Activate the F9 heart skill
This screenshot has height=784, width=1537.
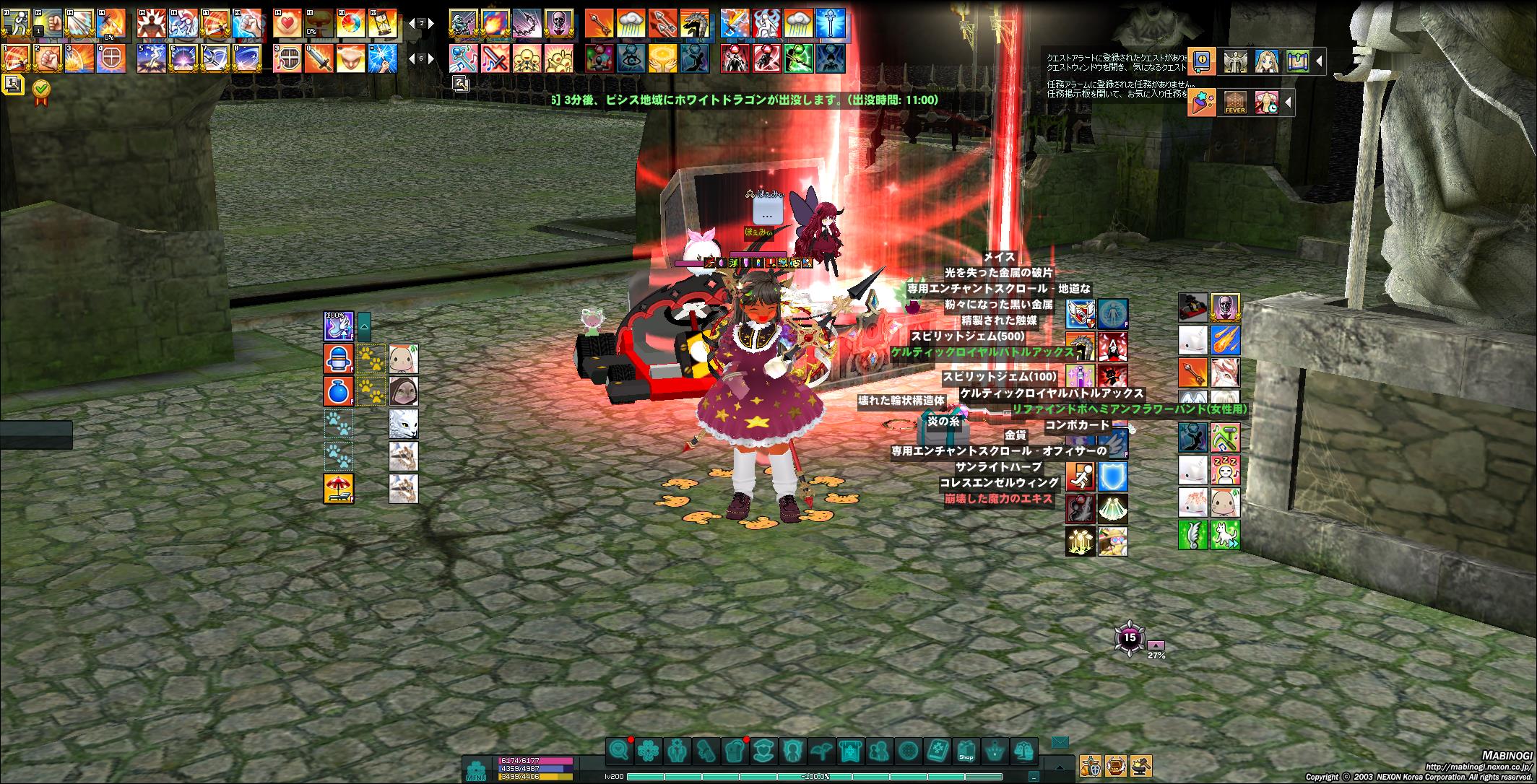287,25
